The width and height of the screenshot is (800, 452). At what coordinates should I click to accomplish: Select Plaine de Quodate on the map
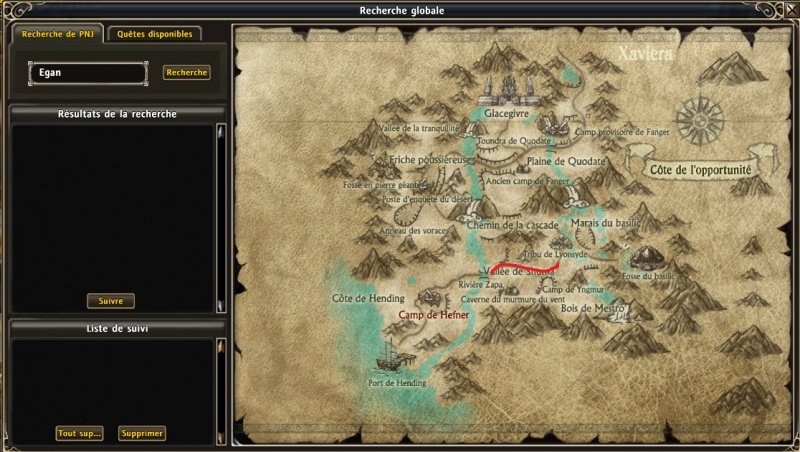tap(566, 161)
